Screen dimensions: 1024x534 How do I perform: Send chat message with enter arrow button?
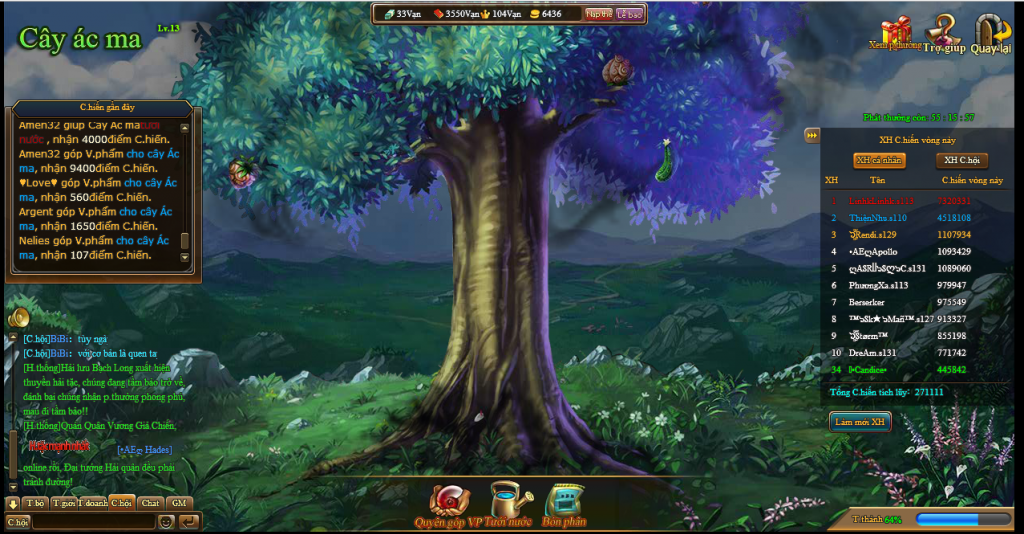[x=188, y=521]
